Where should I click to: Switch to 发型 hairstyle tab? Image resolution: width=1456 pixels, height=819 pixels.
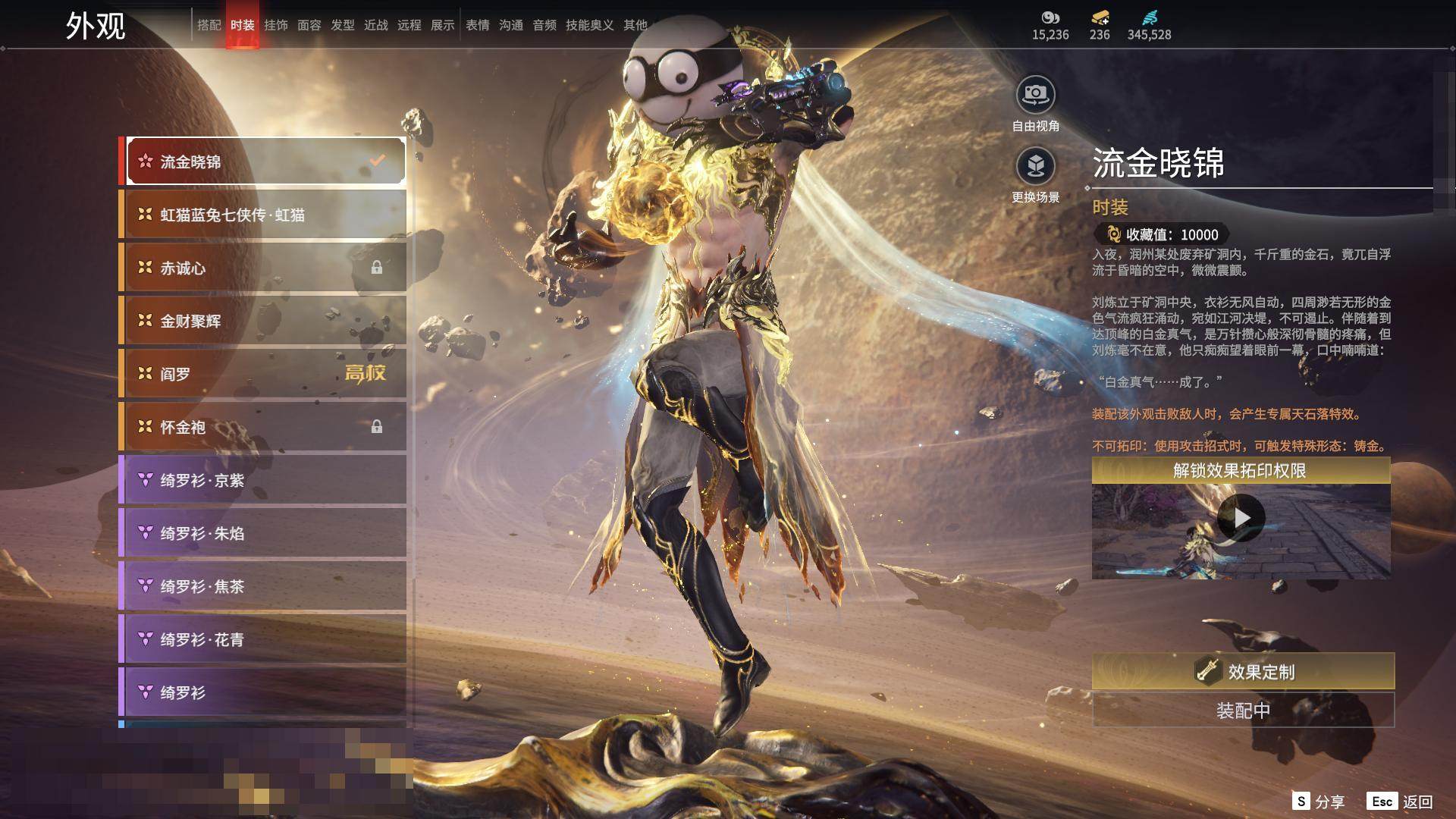(343, 25)
